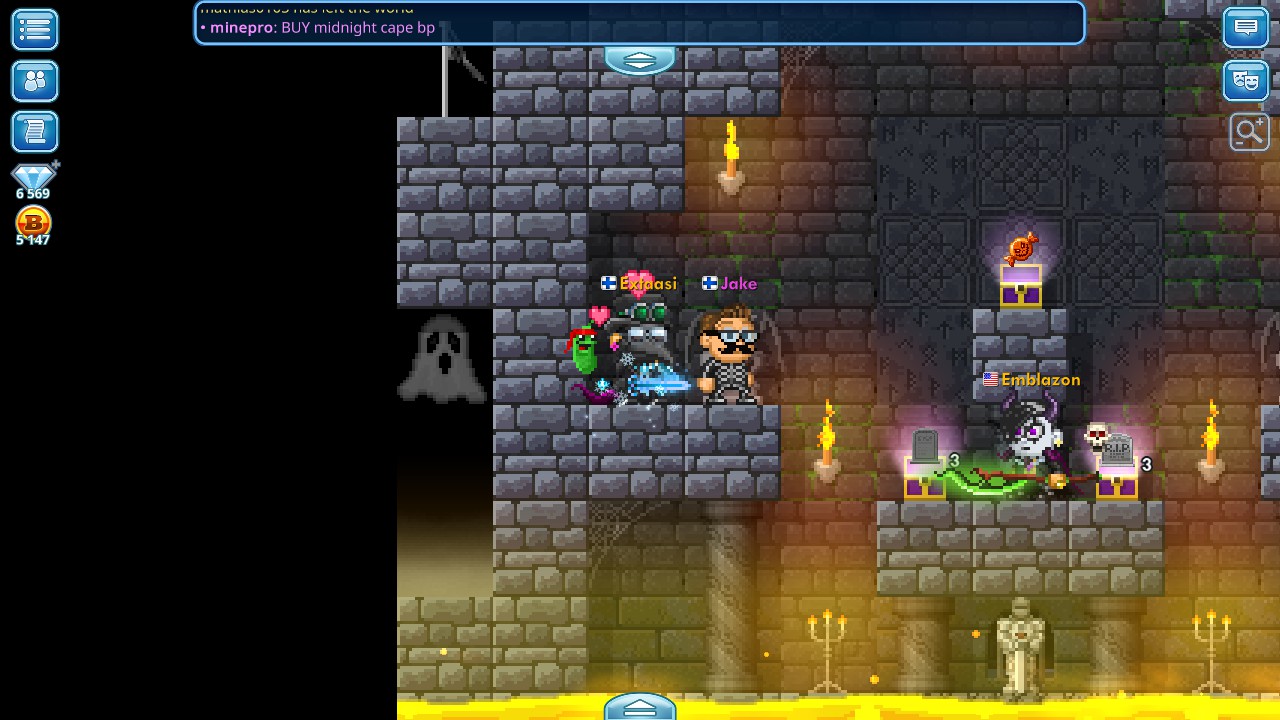Click minepro's BUY midnight cape message
The height and width of the screenshot is (720, 1280).
coord(318,28)
